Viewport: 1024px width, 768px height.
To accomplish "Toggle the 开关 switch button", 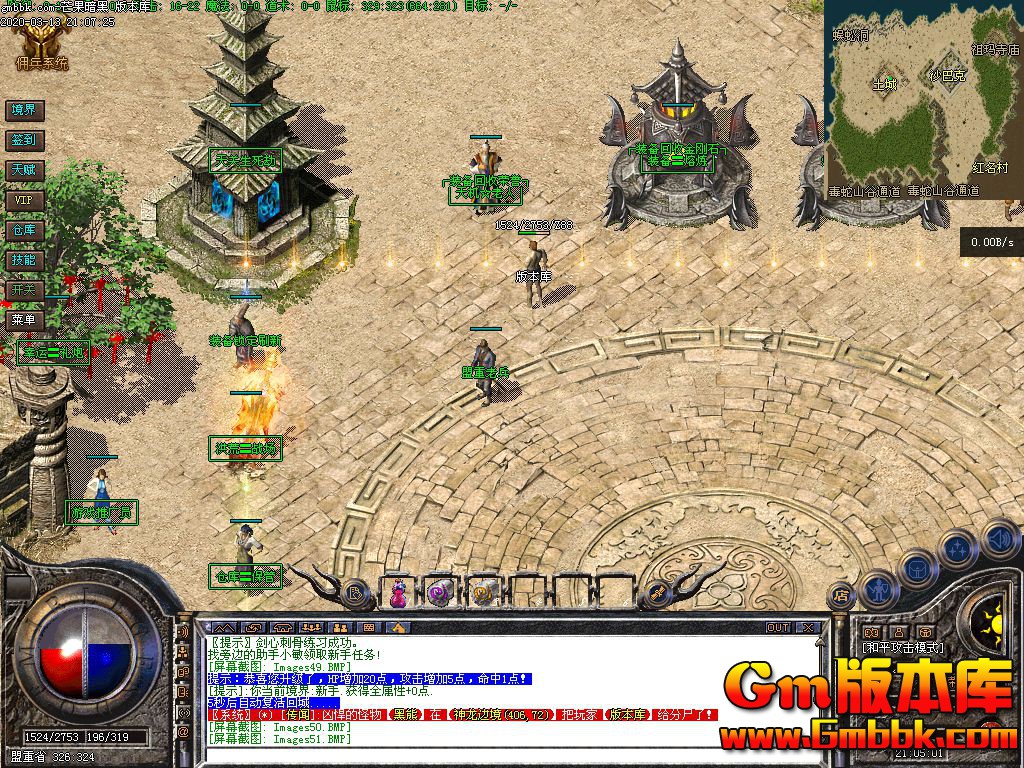I will [23, 290].
